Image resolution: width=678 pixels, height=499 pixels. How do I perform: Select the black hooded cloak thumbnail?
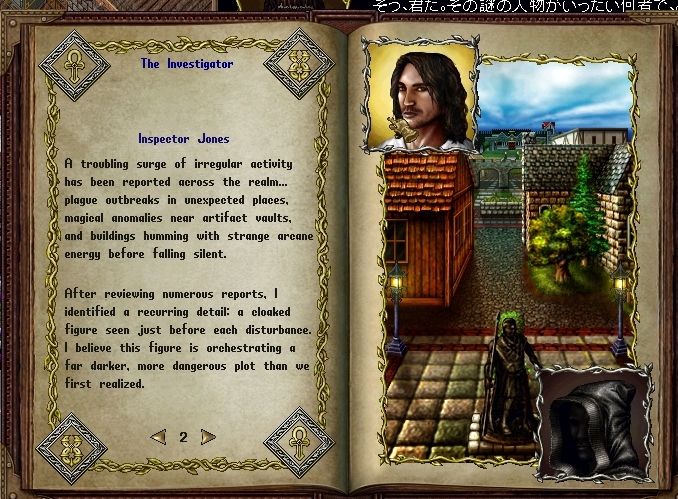coord(592,425)
